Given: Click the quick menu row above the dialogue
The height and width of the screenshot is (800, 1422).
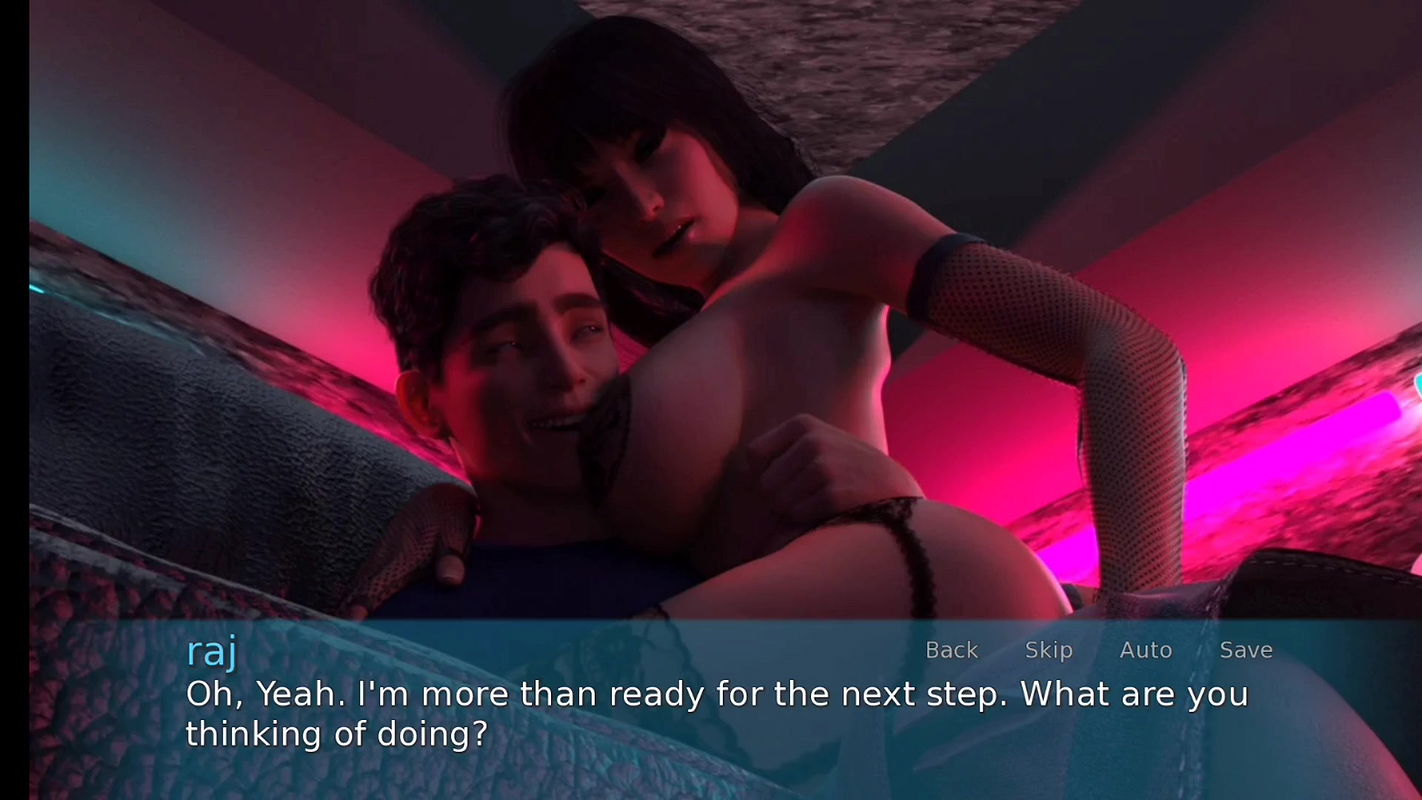Looking at the screenshot, I should (1098, 650).
